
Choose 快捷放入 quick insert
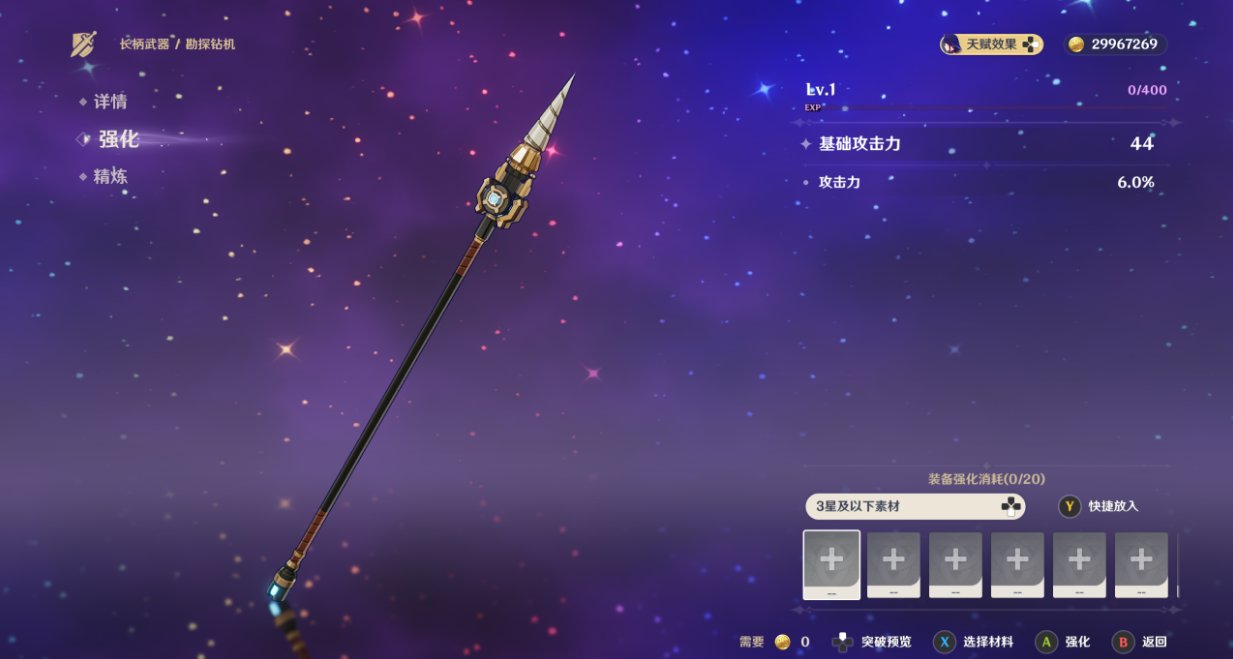[1099, 506]
